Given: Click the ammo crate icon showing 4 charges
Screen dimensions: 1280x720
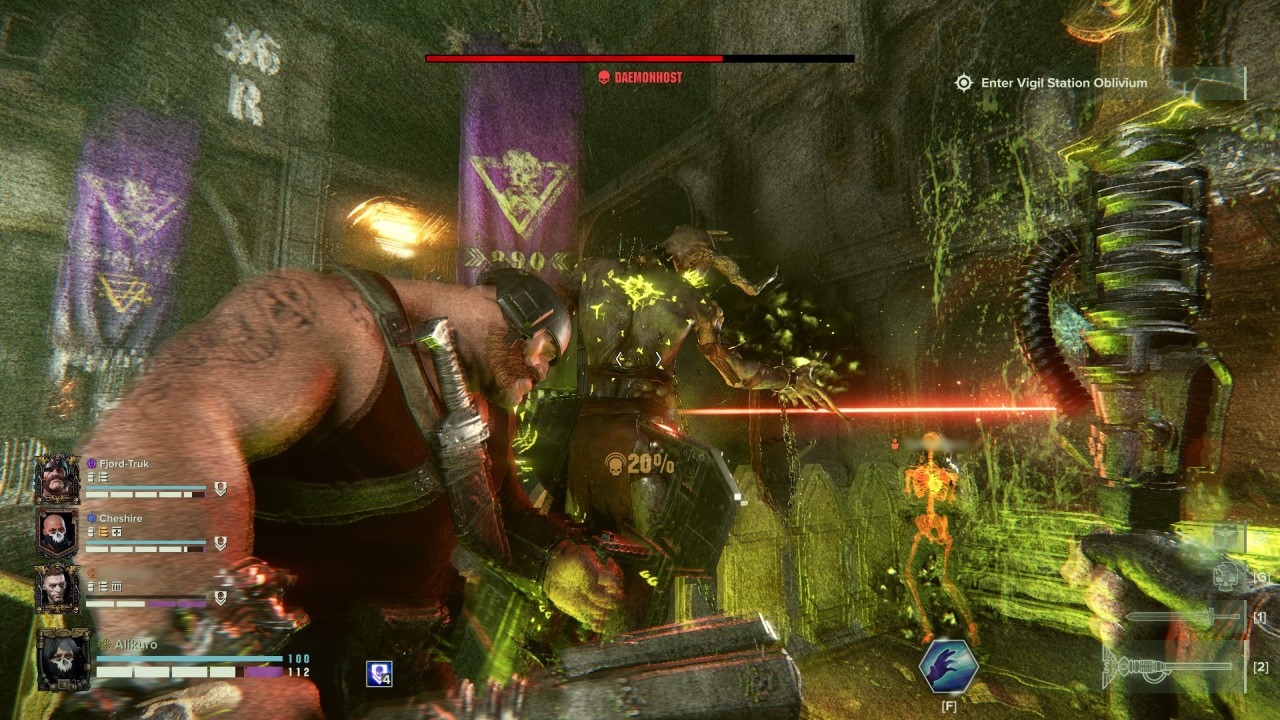Looking at the screenshot, I should tap(378, 675).
